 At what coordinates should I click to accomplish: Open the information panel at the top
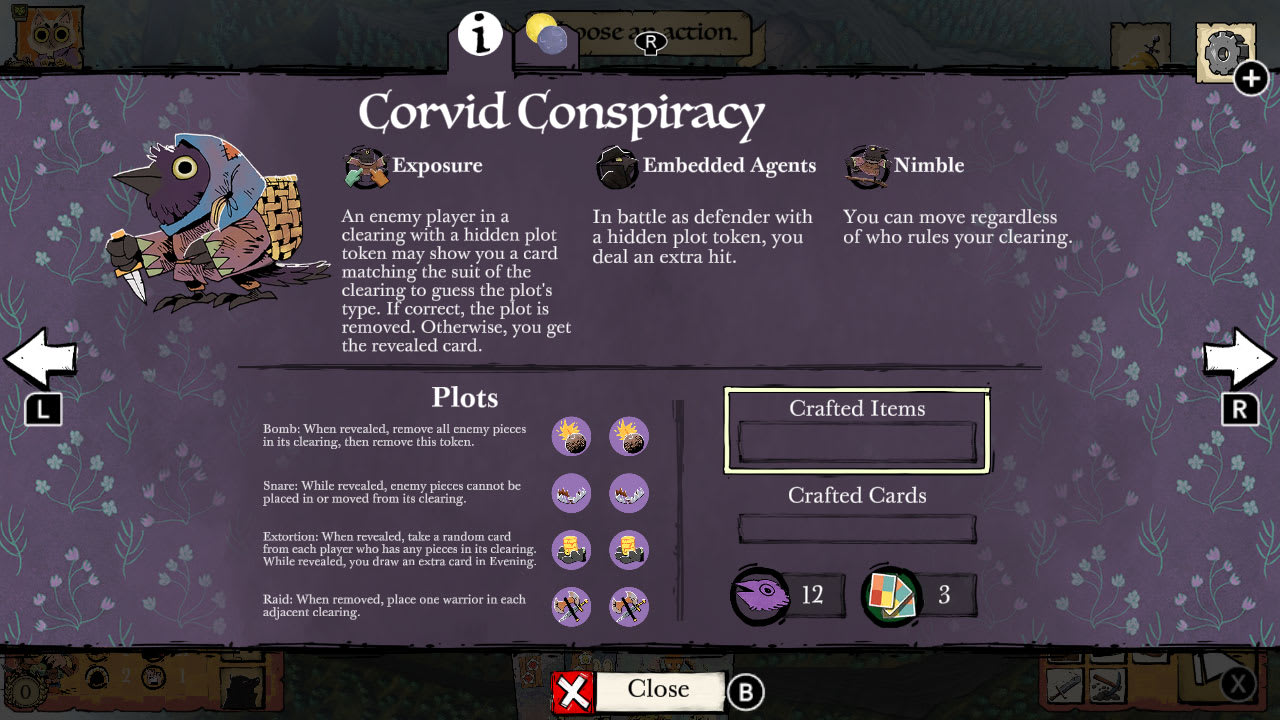click(x=478, y=33)
